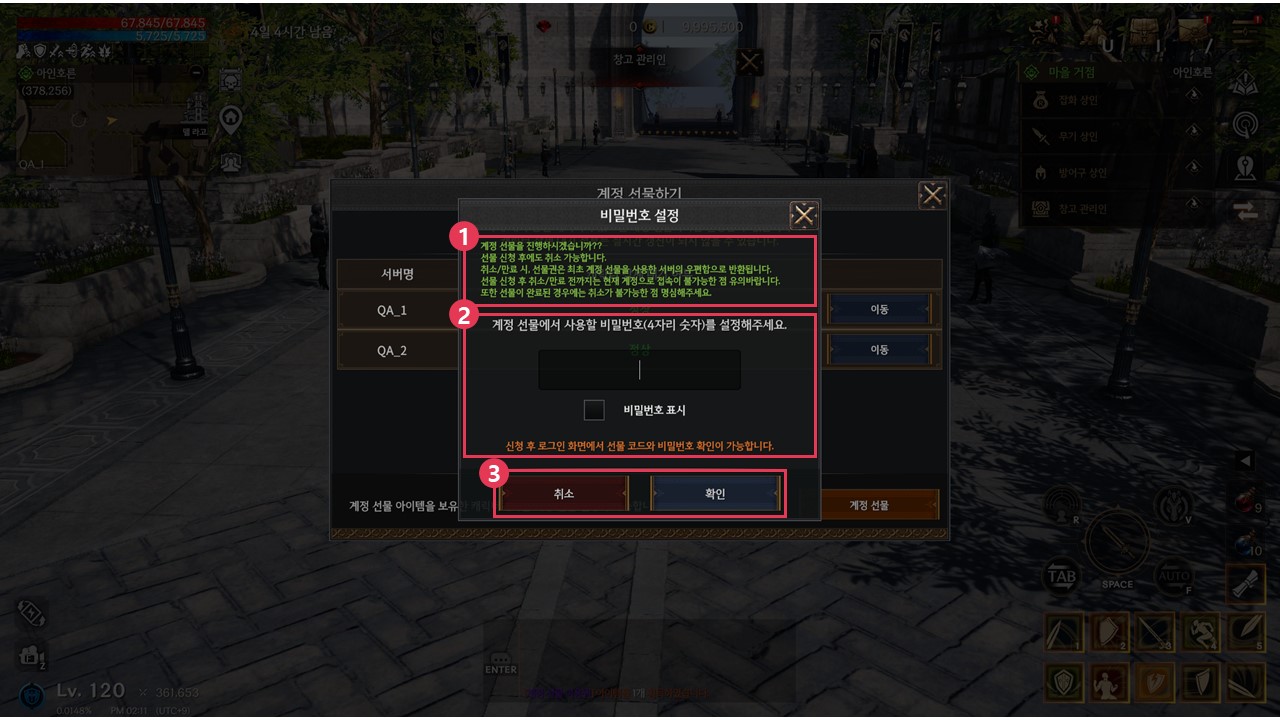Focus the 4-digit password input field
The image size is (1280, 720).
[x=640, y=370]
